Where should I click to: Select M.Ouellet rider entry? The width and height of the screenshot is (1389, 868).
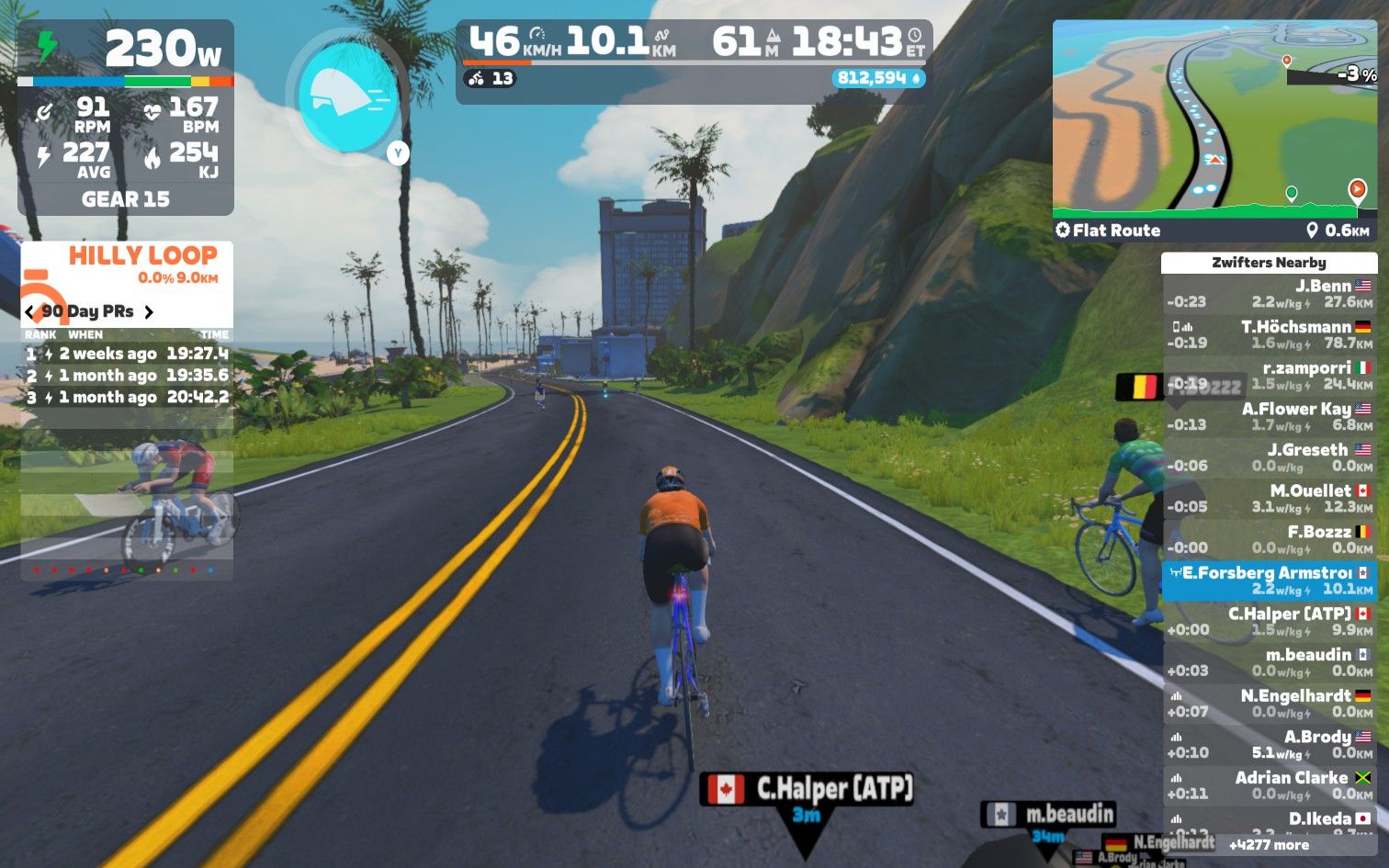(1270, 499)
